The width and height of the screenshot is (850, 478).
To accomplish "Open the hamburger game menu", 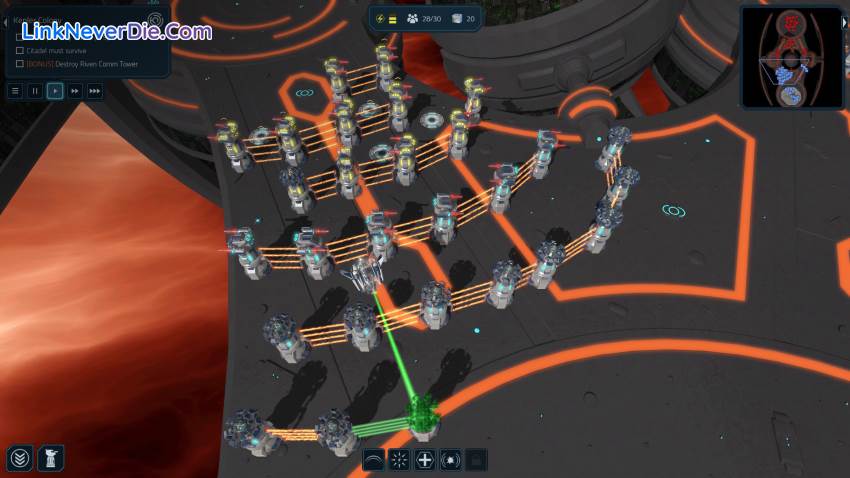I will point(15,91).
